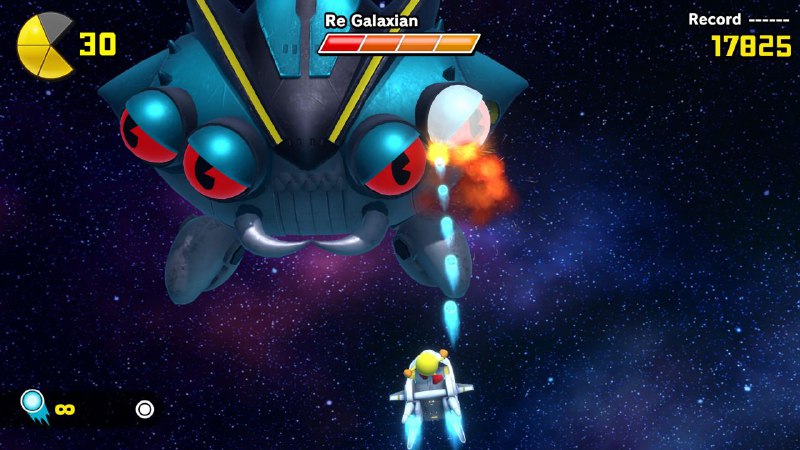Select the blue energy shot weapon icon
This screenshot has width=800, height=450.
coord(34,405)
